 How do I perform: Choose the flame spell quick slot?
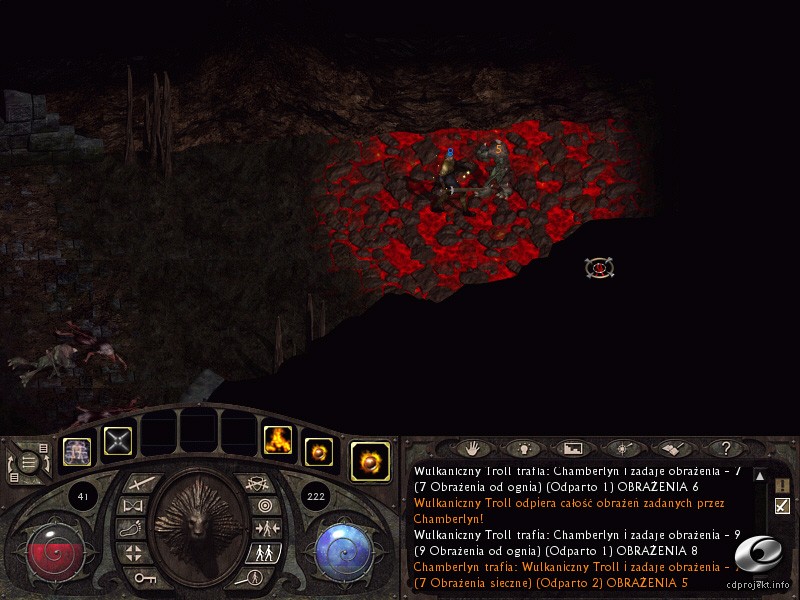pos(277,440)
